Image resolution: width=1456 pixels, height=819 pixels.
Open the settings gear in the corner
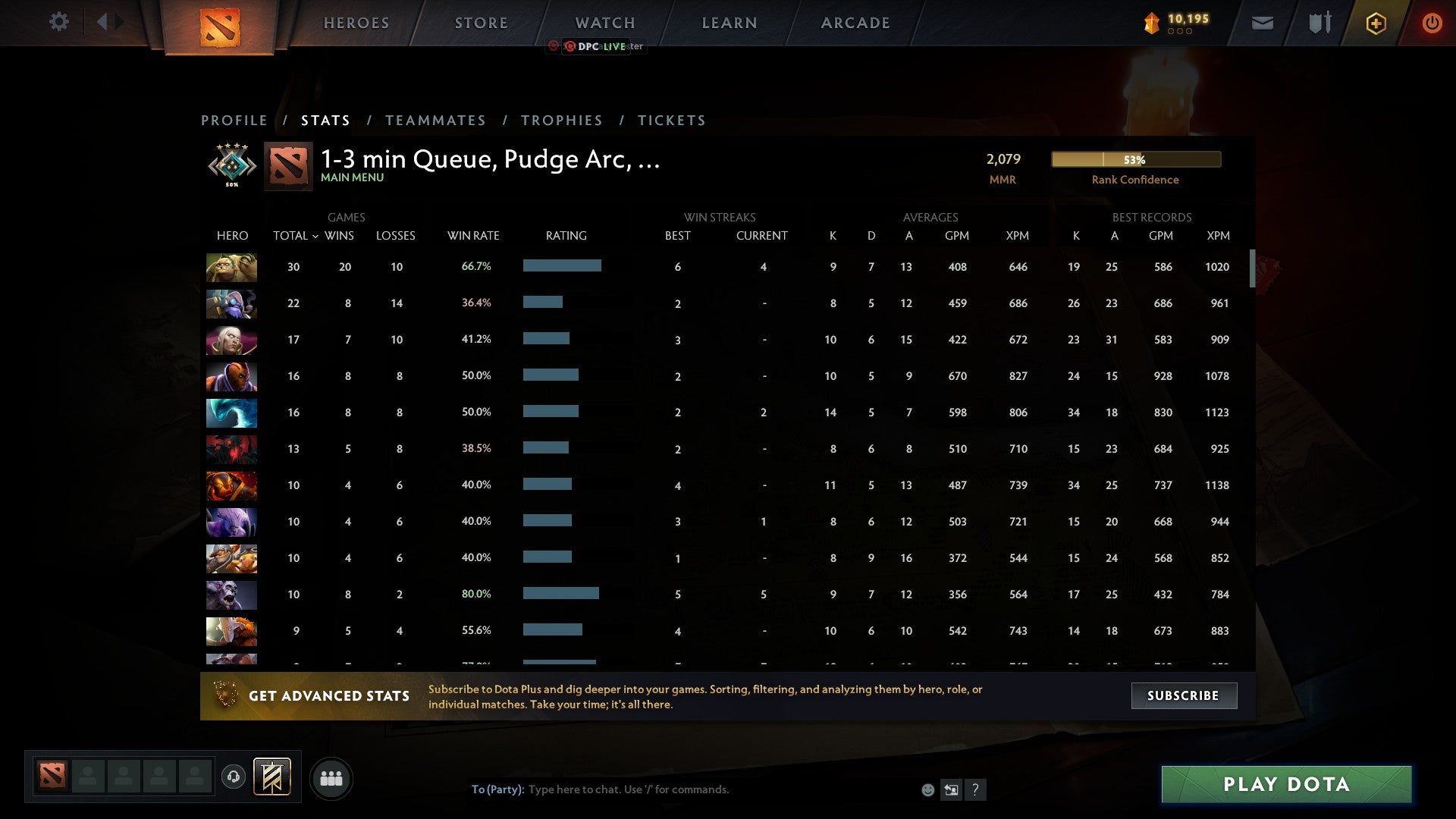(59, 22)
